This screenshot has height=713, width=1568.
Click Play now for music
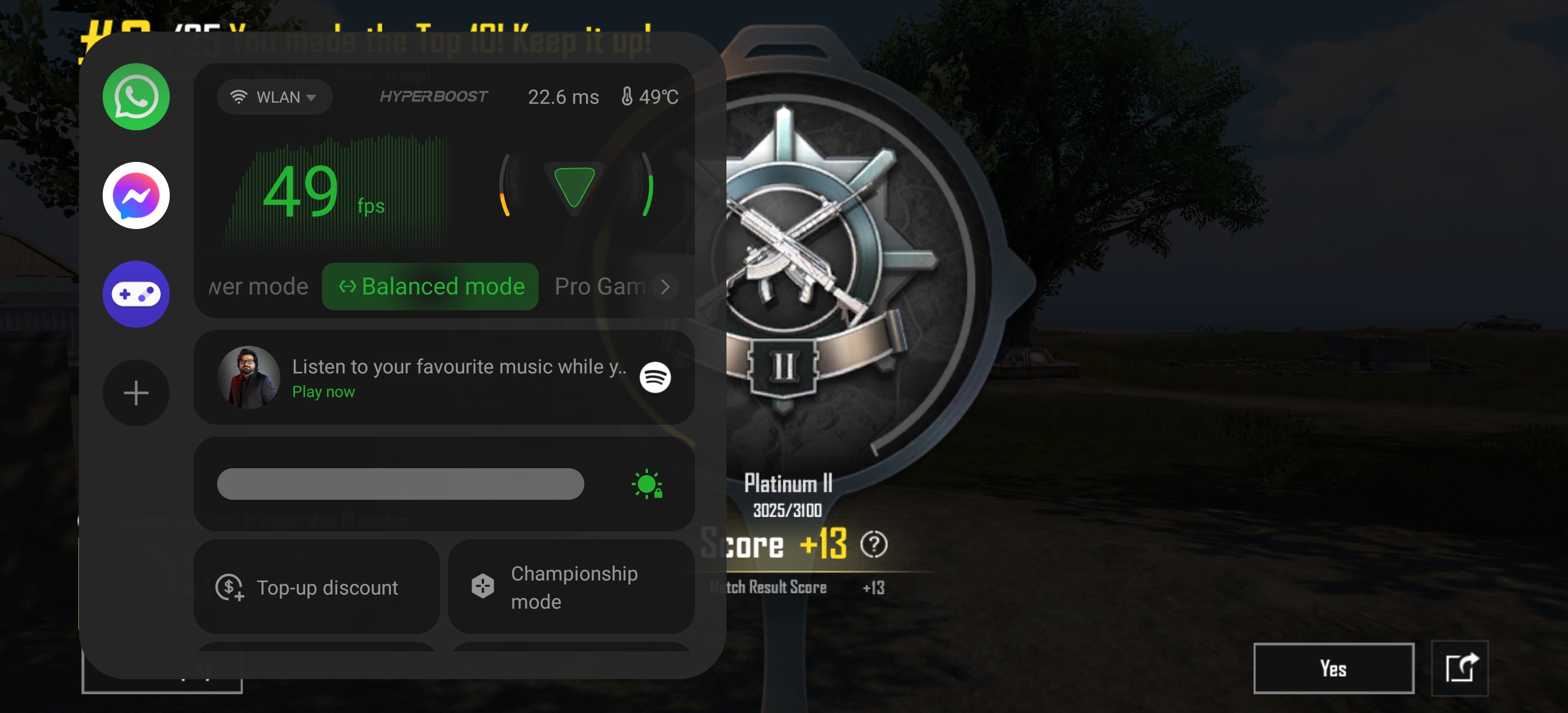click(323, 391)
